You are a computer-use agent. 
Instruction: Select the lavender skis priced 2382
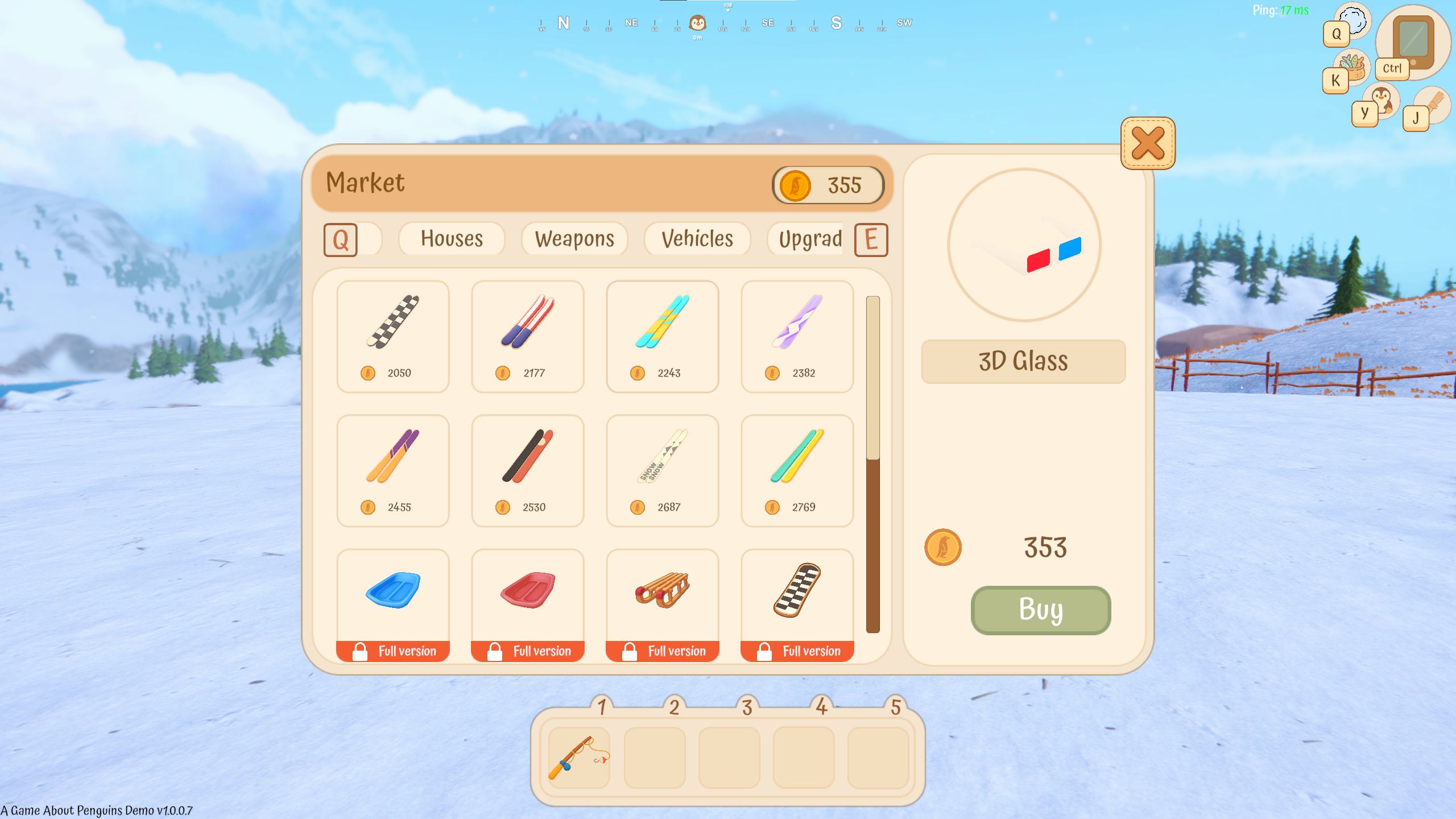point(797,336)
